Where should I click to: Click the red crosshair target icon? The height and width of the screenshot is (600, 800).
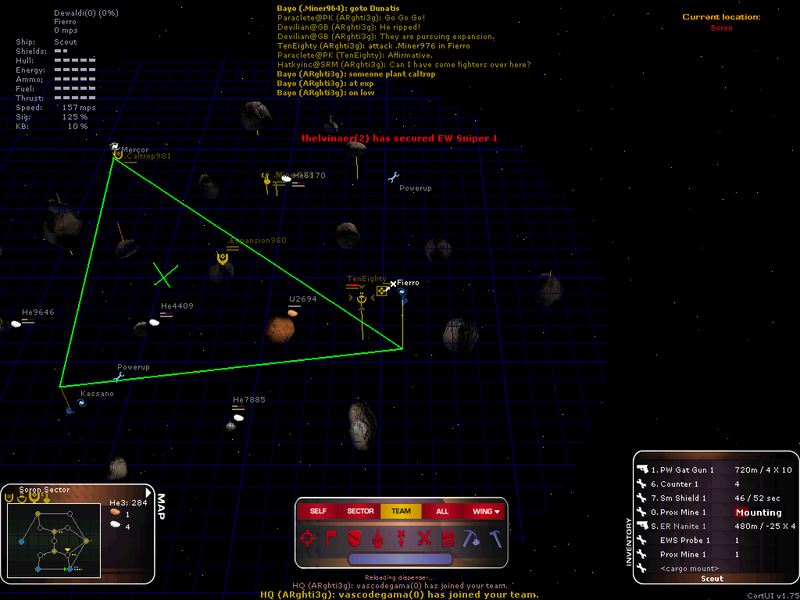click(x=309, y=538)
